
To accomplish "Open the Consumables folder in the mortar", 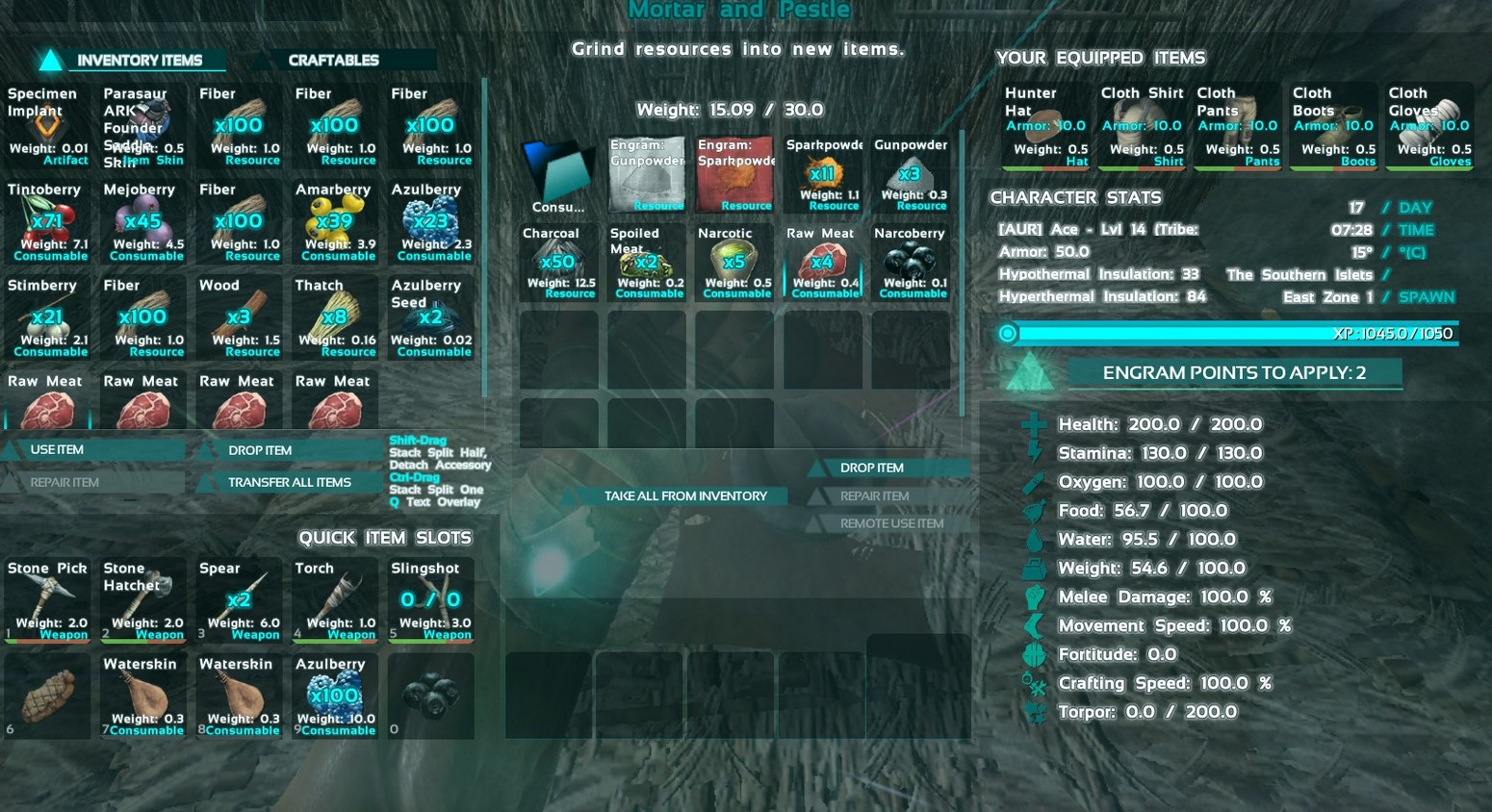I will point(558,174).
